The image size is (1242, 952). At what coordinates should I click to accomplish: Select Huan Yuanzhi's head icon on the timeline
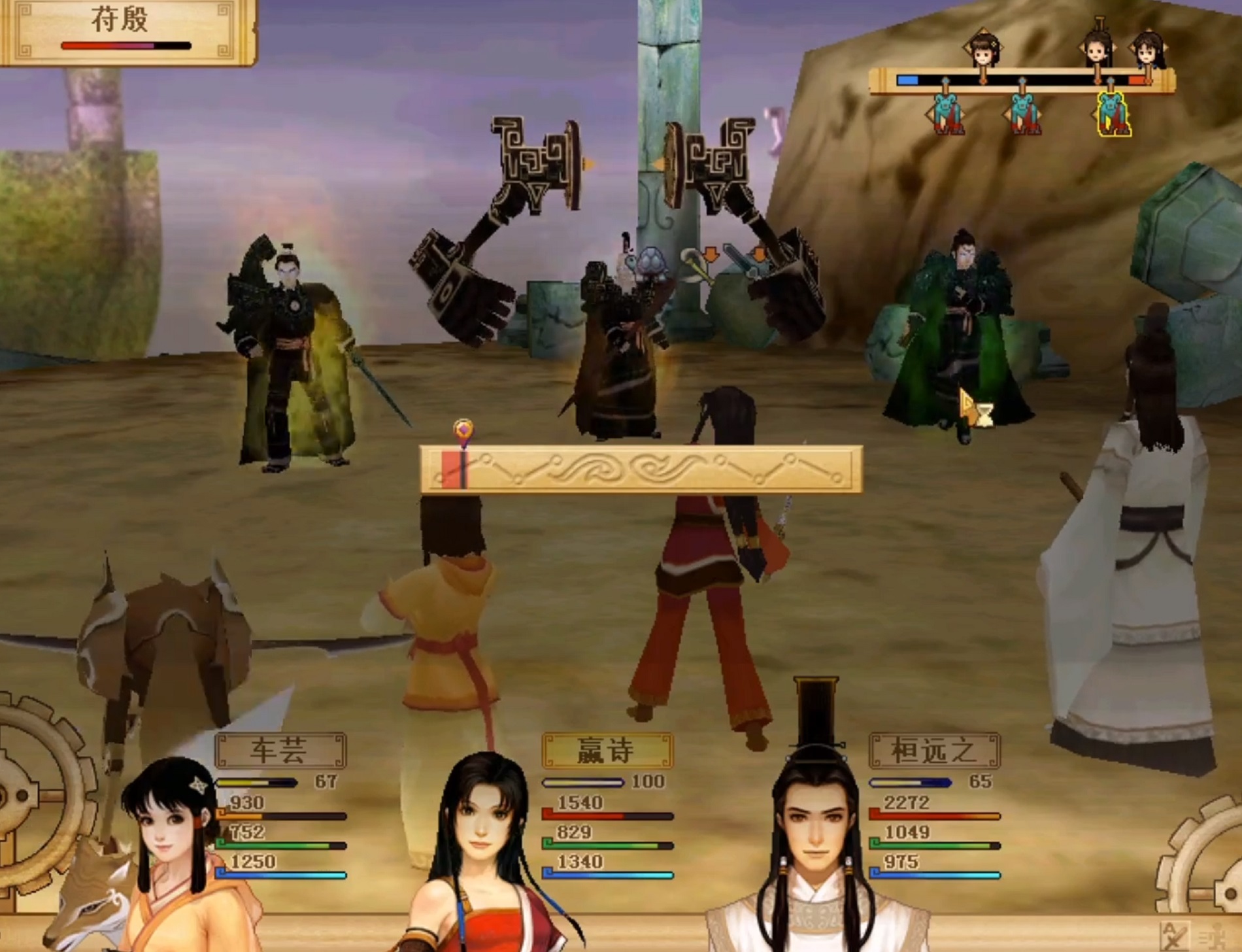point(1098,49)
